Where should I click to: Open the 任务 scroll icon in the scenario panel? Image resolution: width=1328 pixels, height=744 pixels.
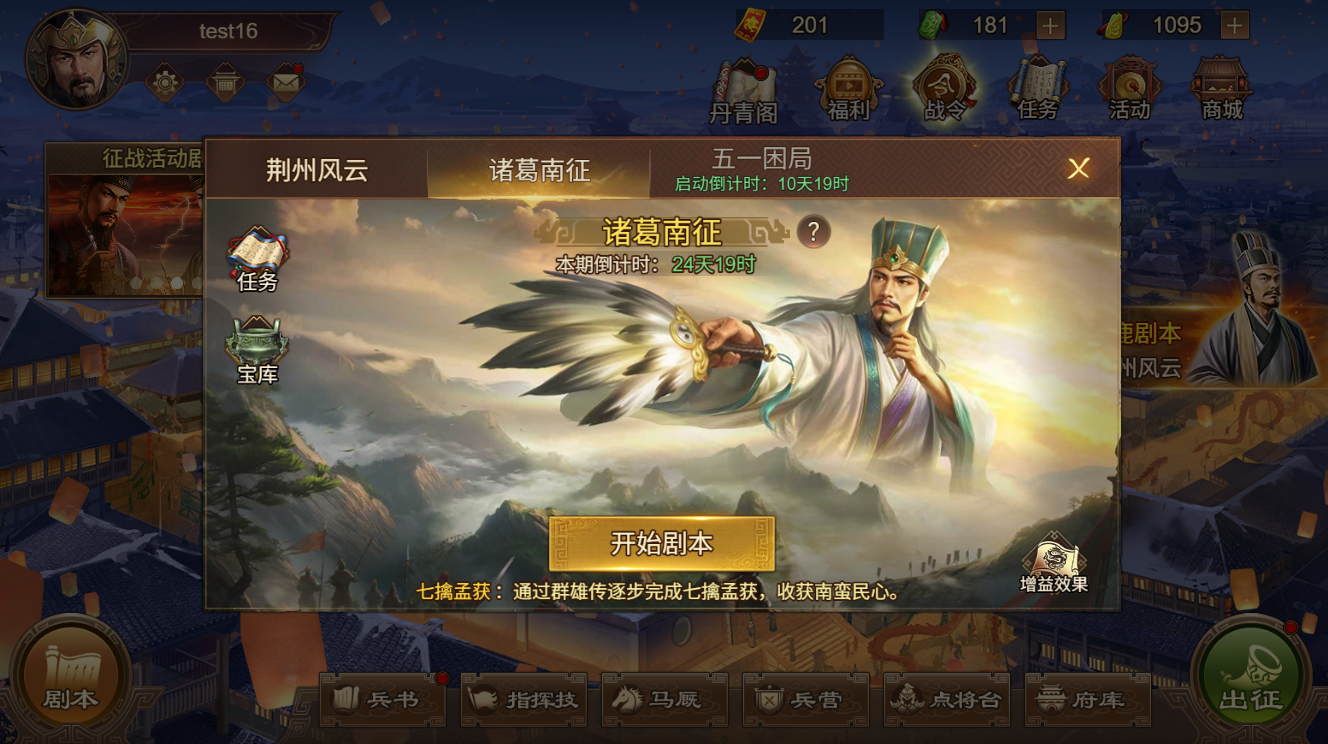click(x=259, y=253)
